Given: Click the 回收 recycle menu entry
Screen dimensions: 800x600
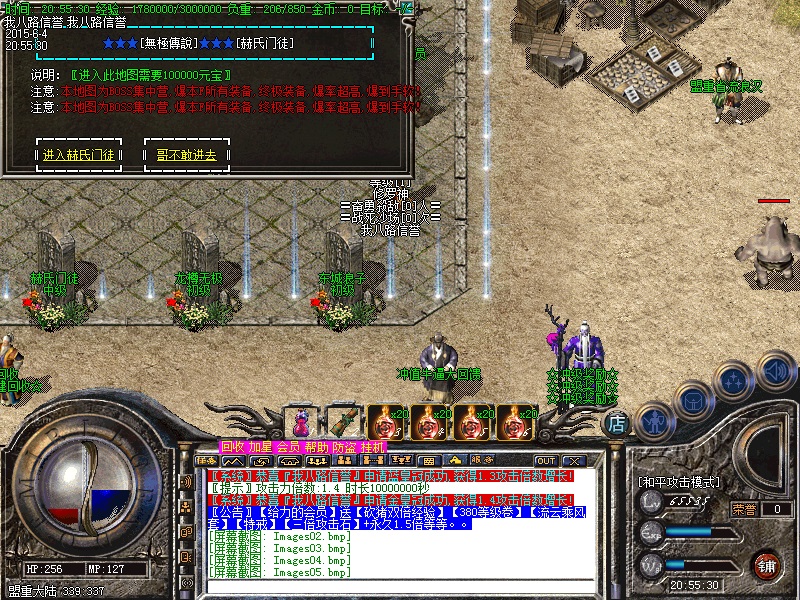Looking at the screenshot, I should coord(232,447).
